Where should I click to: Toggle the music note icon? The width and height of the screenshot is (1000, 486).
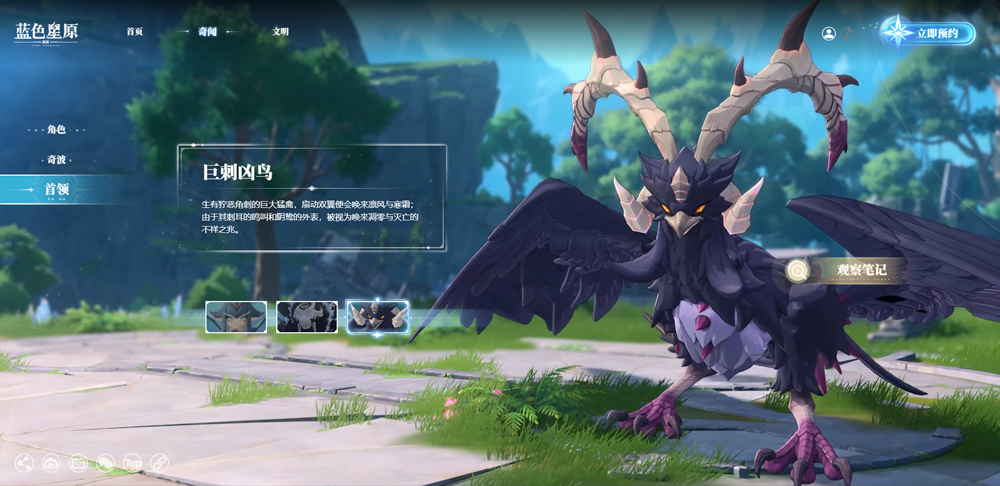tap(846, 33)
